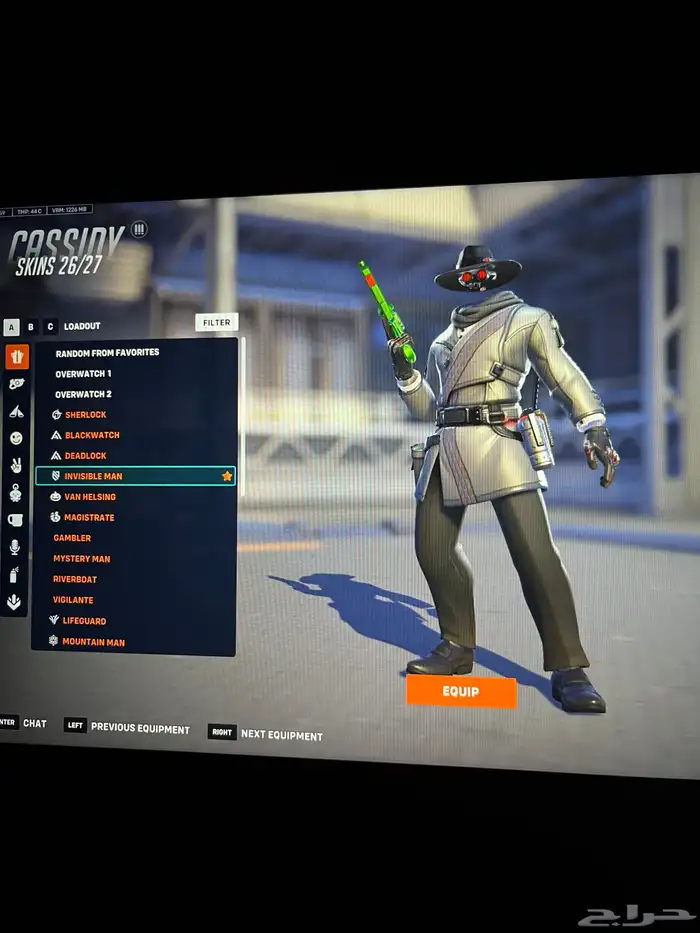Viewport: 700px width, 933px height.
Task: Toggle favorite star on Invisible Man
Action: click(227, 476)
